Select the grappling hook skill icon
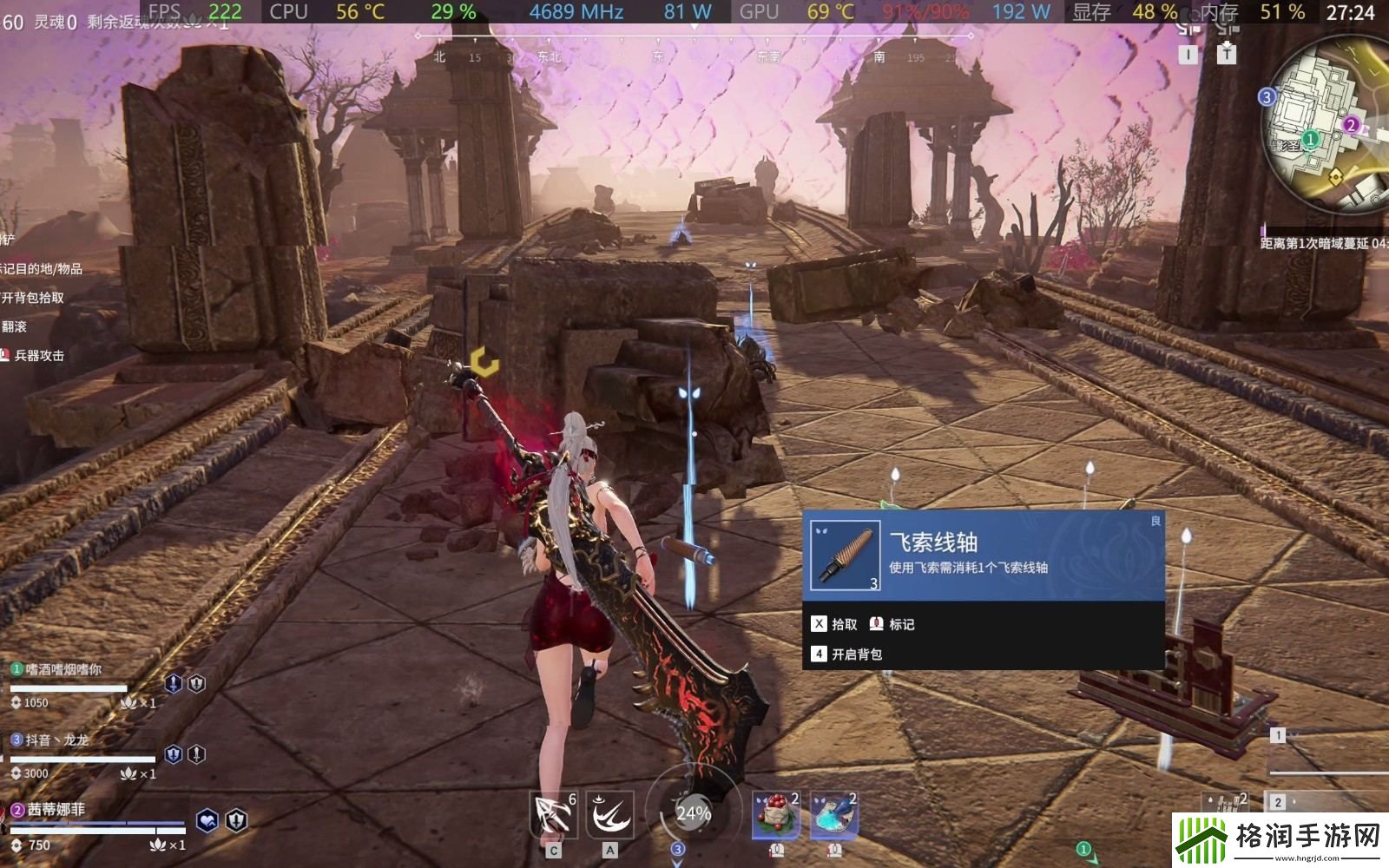 (x=553, y=814)
